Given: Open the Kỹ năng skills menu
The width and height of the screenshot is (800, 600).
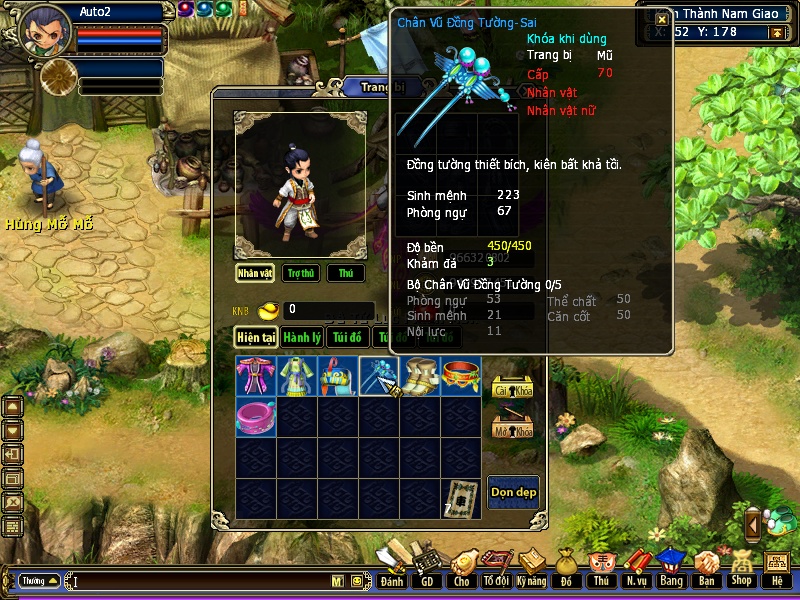Looking at the screenshot, I should click(x=532, y=566).
